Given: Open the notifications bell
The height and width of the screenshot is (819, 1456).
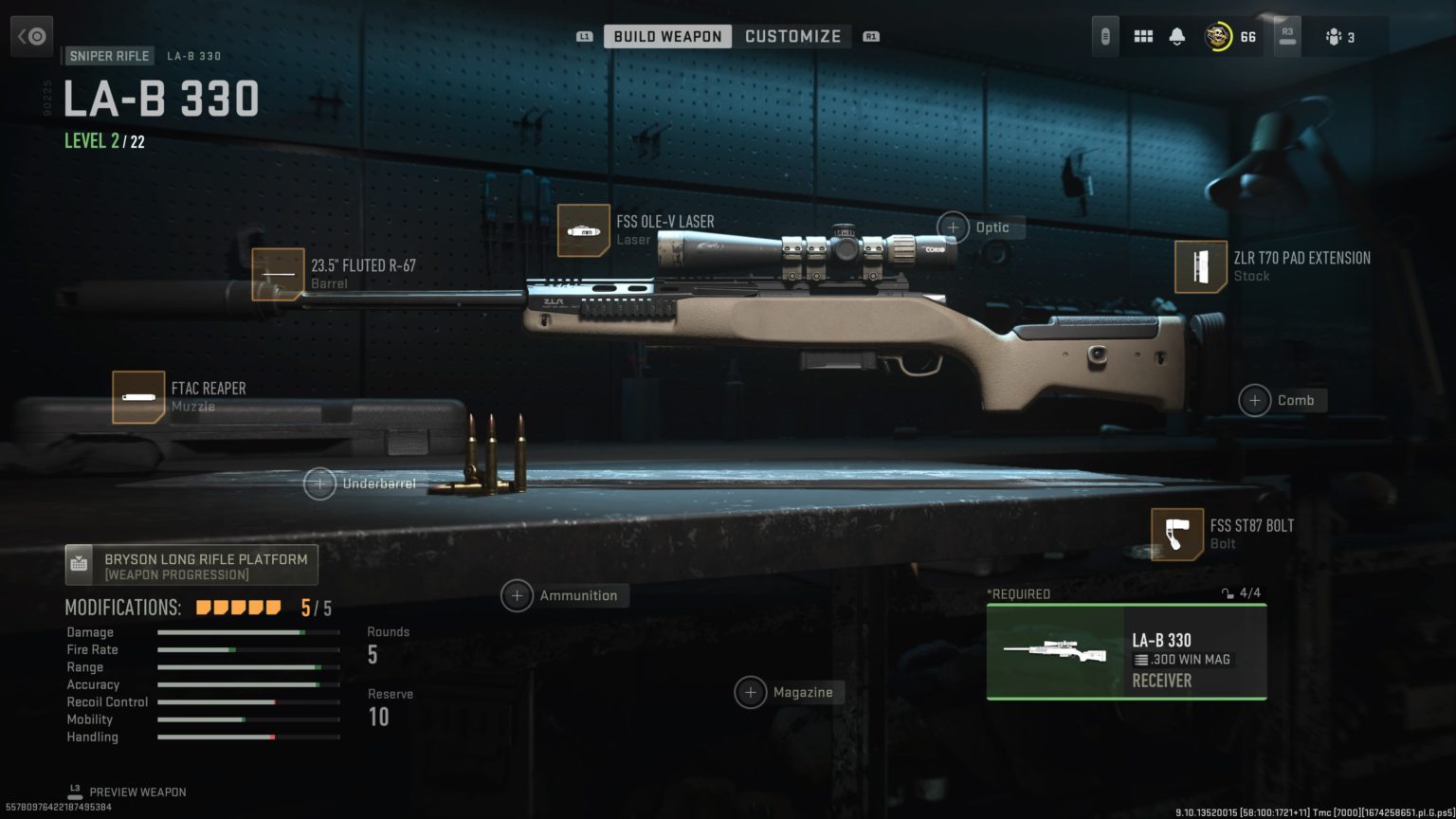Looking at the screenshot, I should [1178, 35].
